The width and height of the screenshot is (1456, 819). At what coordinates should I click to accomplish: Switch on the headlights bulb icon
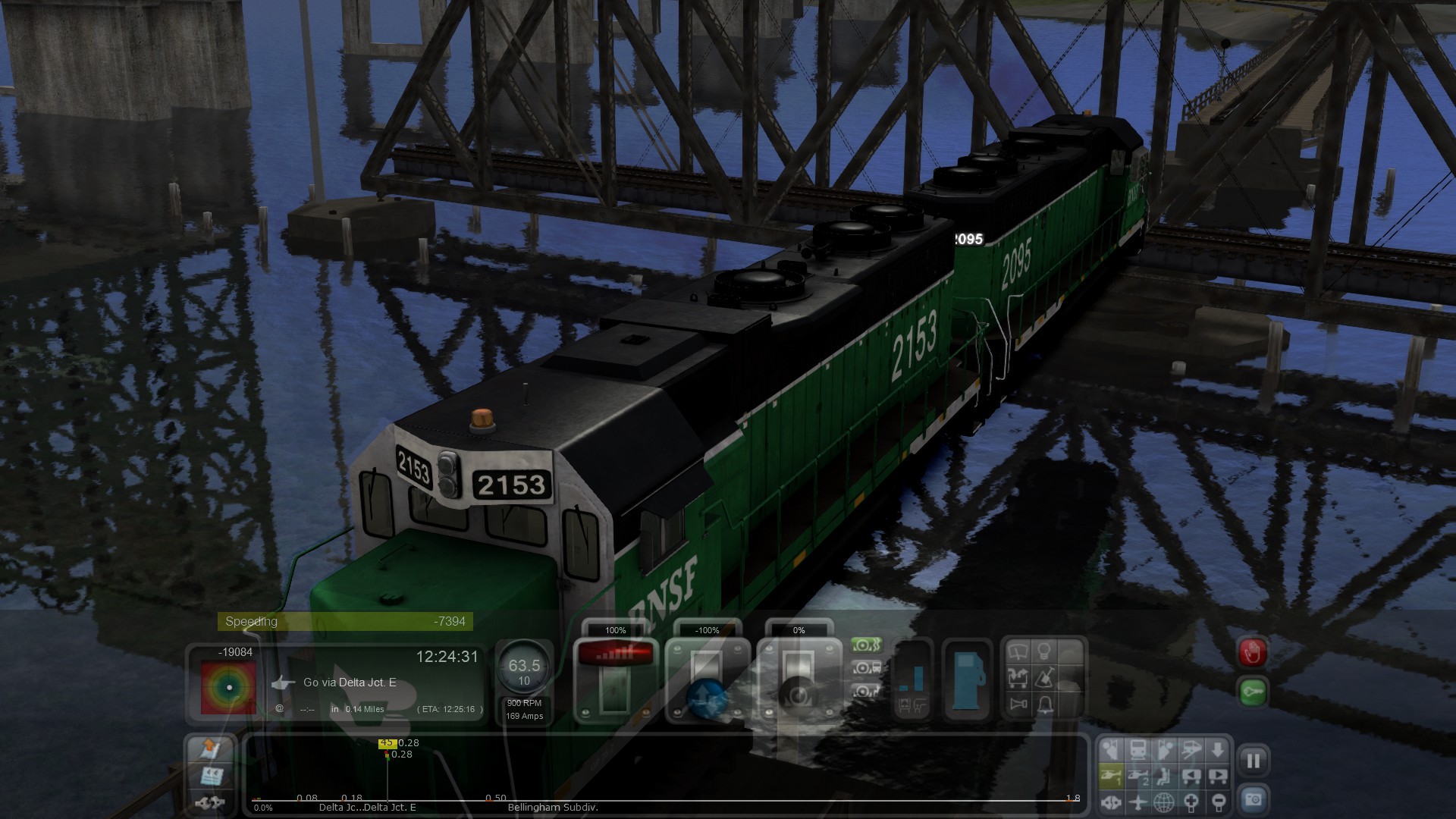[x=1044, y=651]
